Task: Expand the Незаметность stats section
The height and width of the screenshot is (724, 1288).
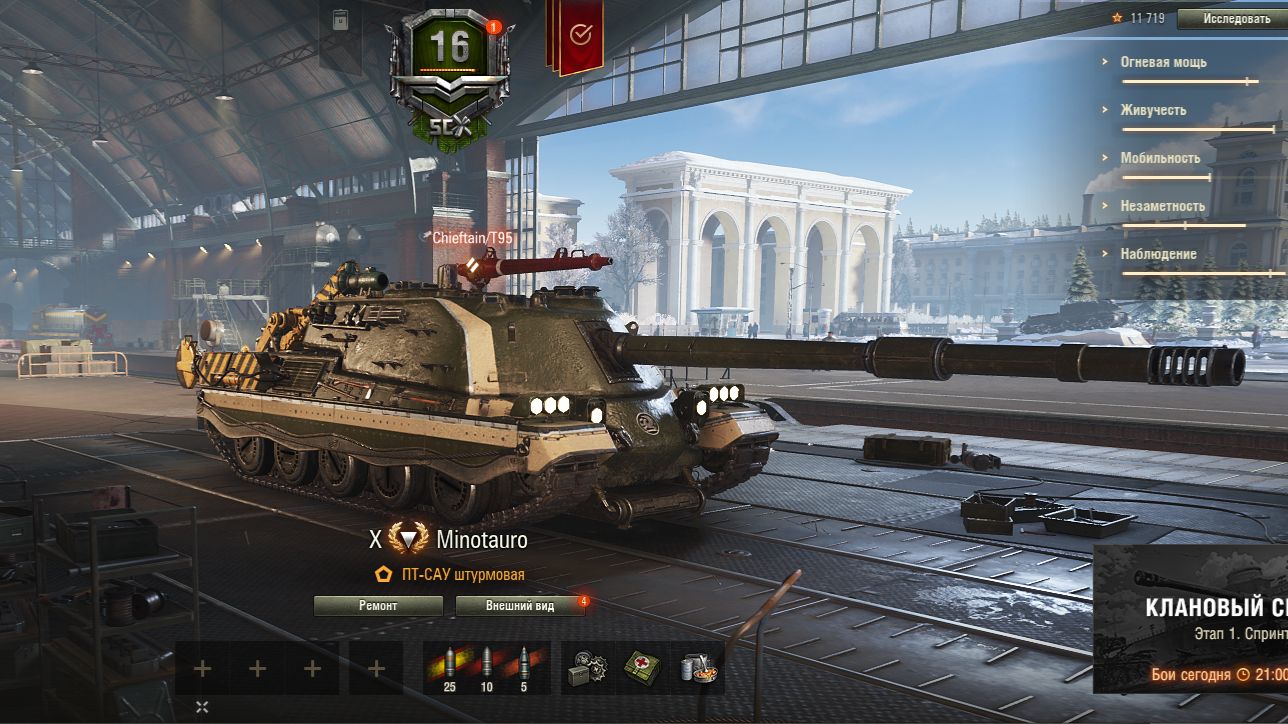Action: [x=1162, y=206]
